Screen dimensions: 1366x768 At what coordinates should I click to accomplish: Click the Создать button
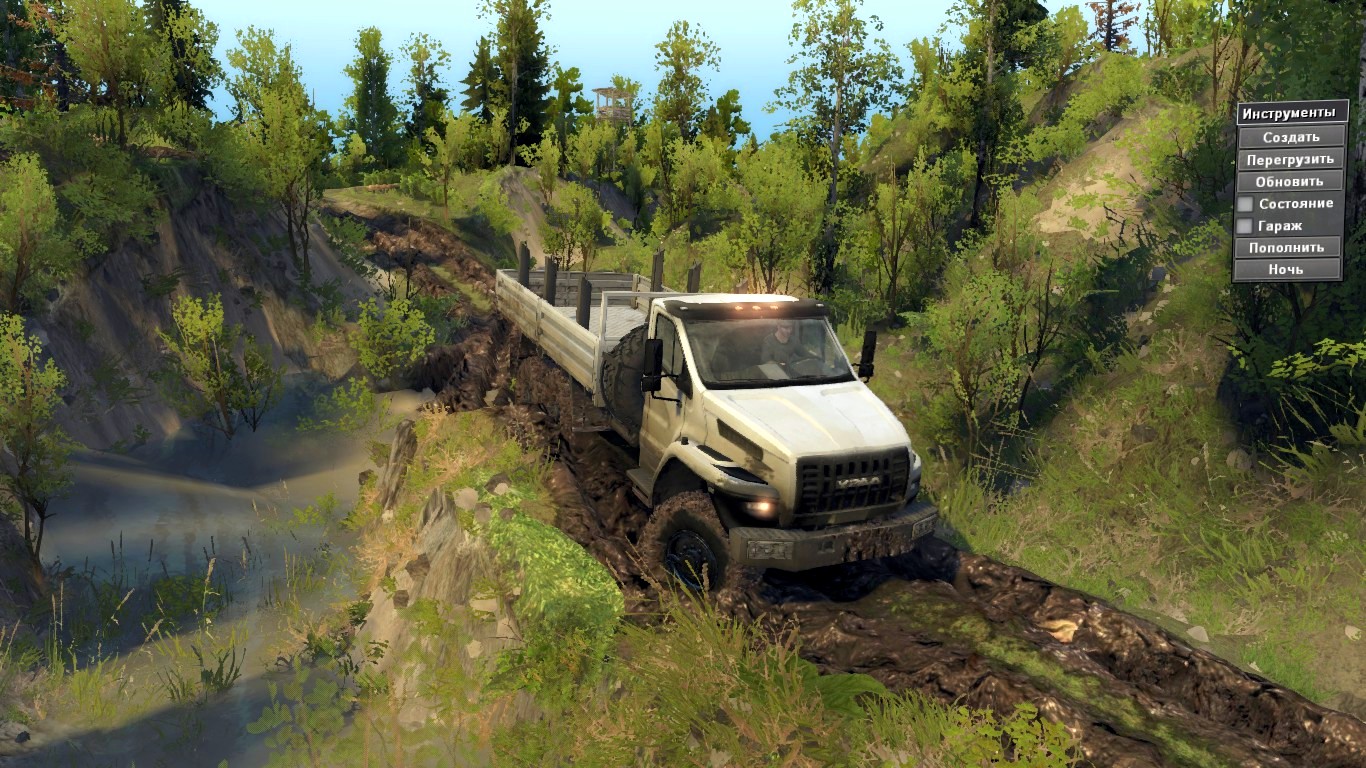pos(1290,137)
